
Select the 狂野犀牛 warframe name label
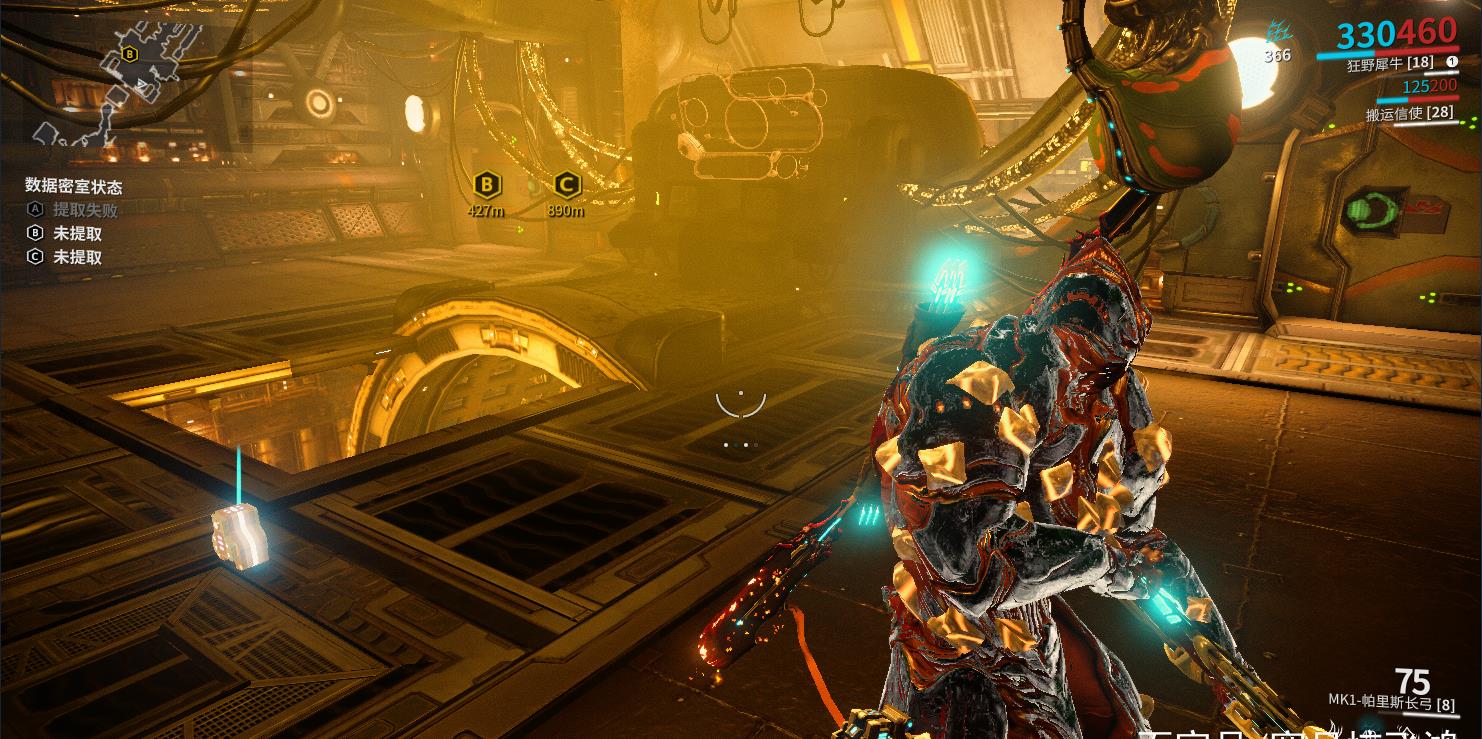1390,64
